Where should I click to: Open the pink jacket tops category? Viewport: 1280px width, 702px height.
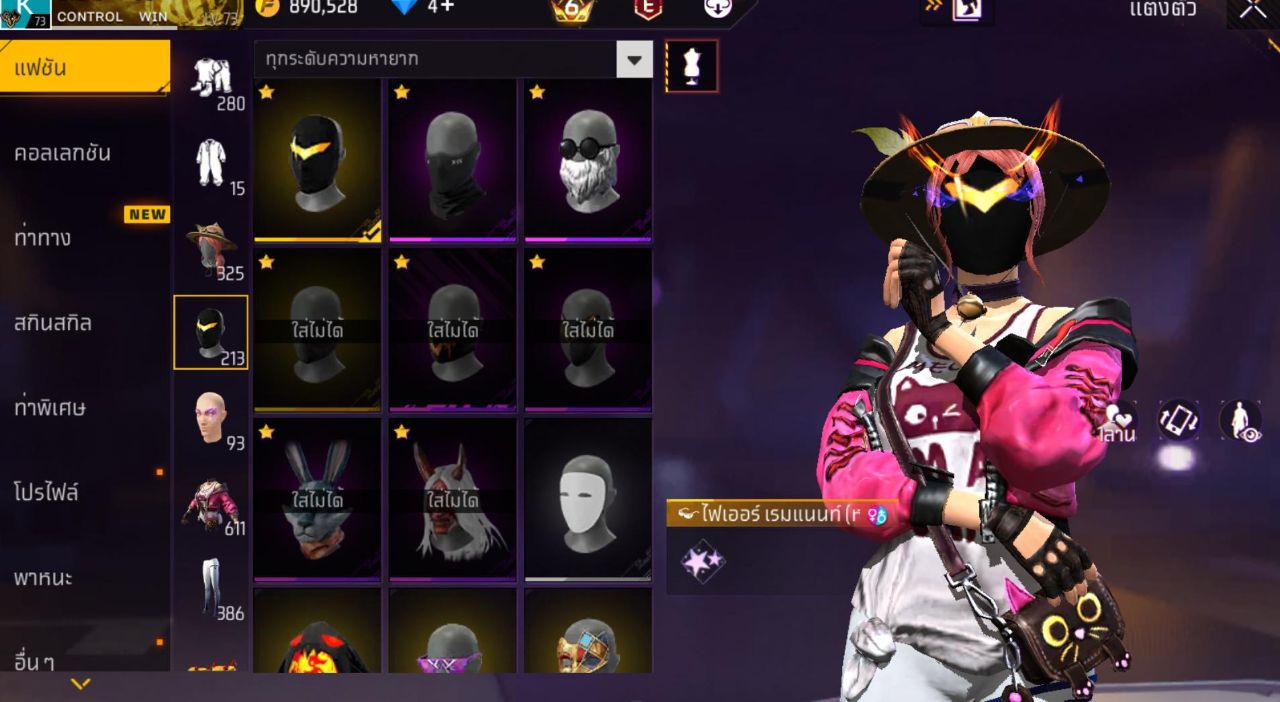click(212, 503)
